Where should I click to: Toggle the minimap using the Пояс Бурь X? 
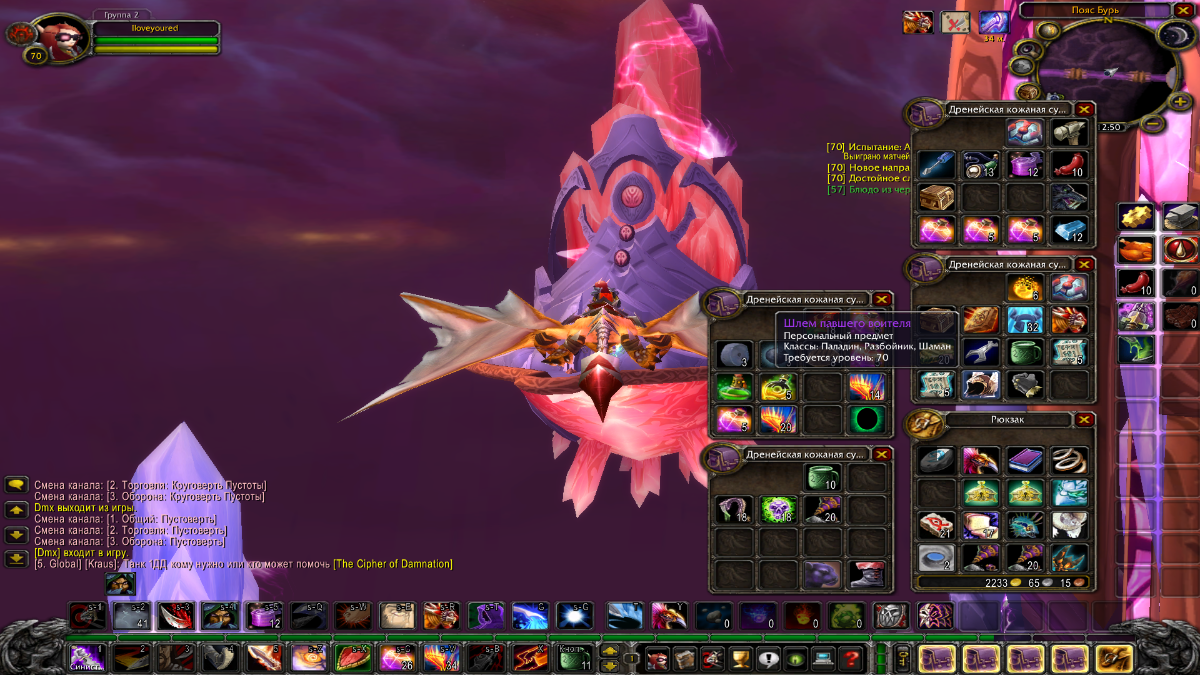(x=1184, y=10)
